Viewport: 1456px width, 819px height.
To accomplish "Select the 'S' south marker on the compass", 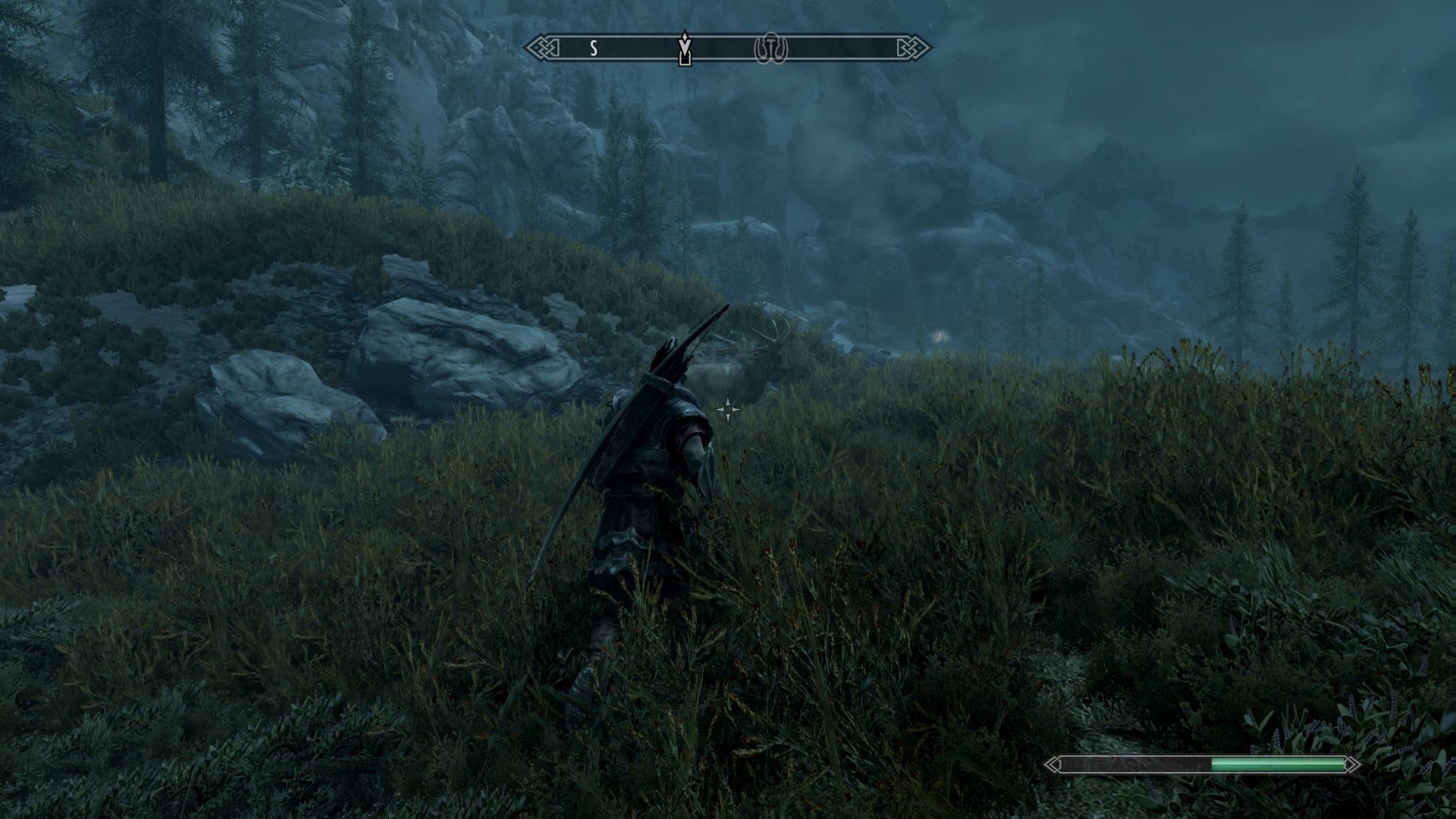I will 593,47.
